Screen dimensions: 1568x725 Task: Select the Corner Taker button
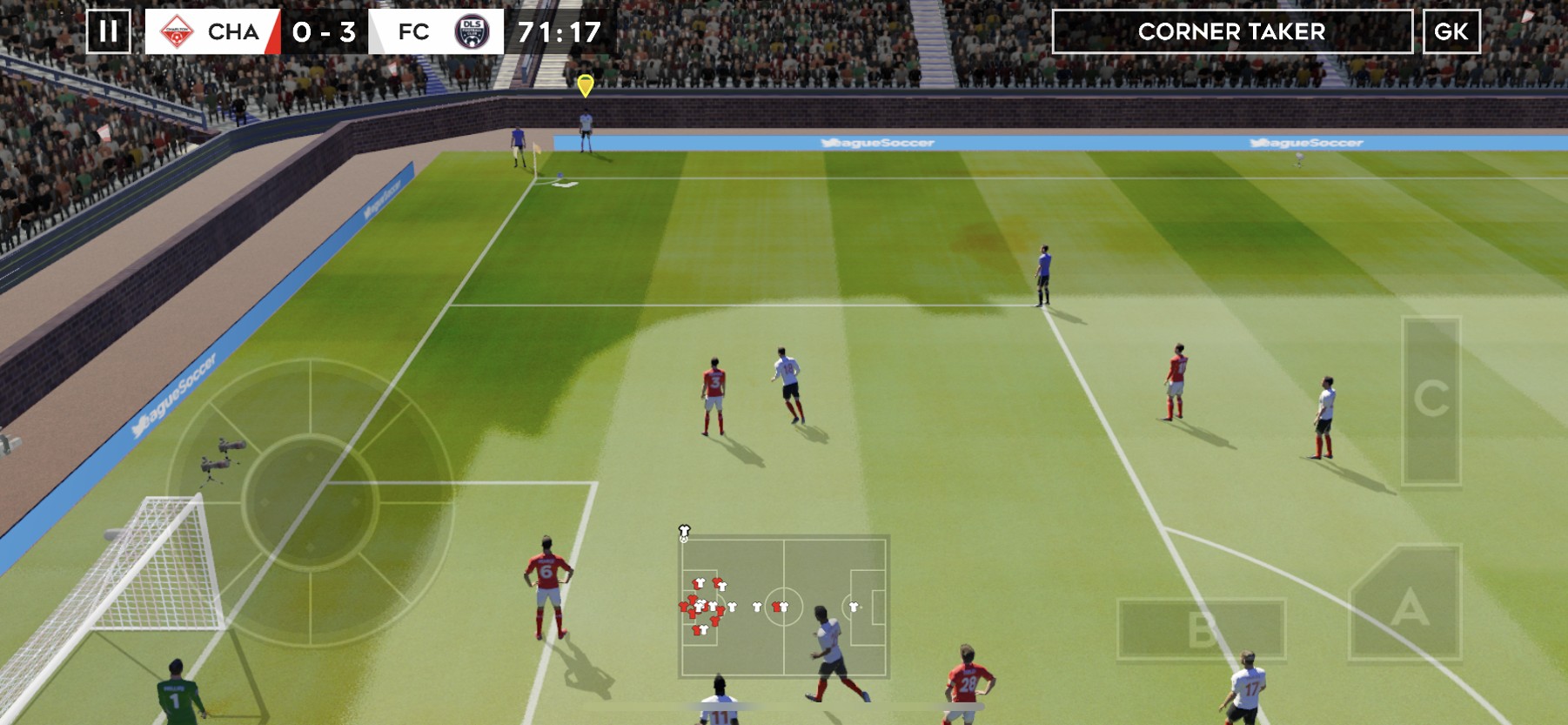click(x=1231, y=32)
